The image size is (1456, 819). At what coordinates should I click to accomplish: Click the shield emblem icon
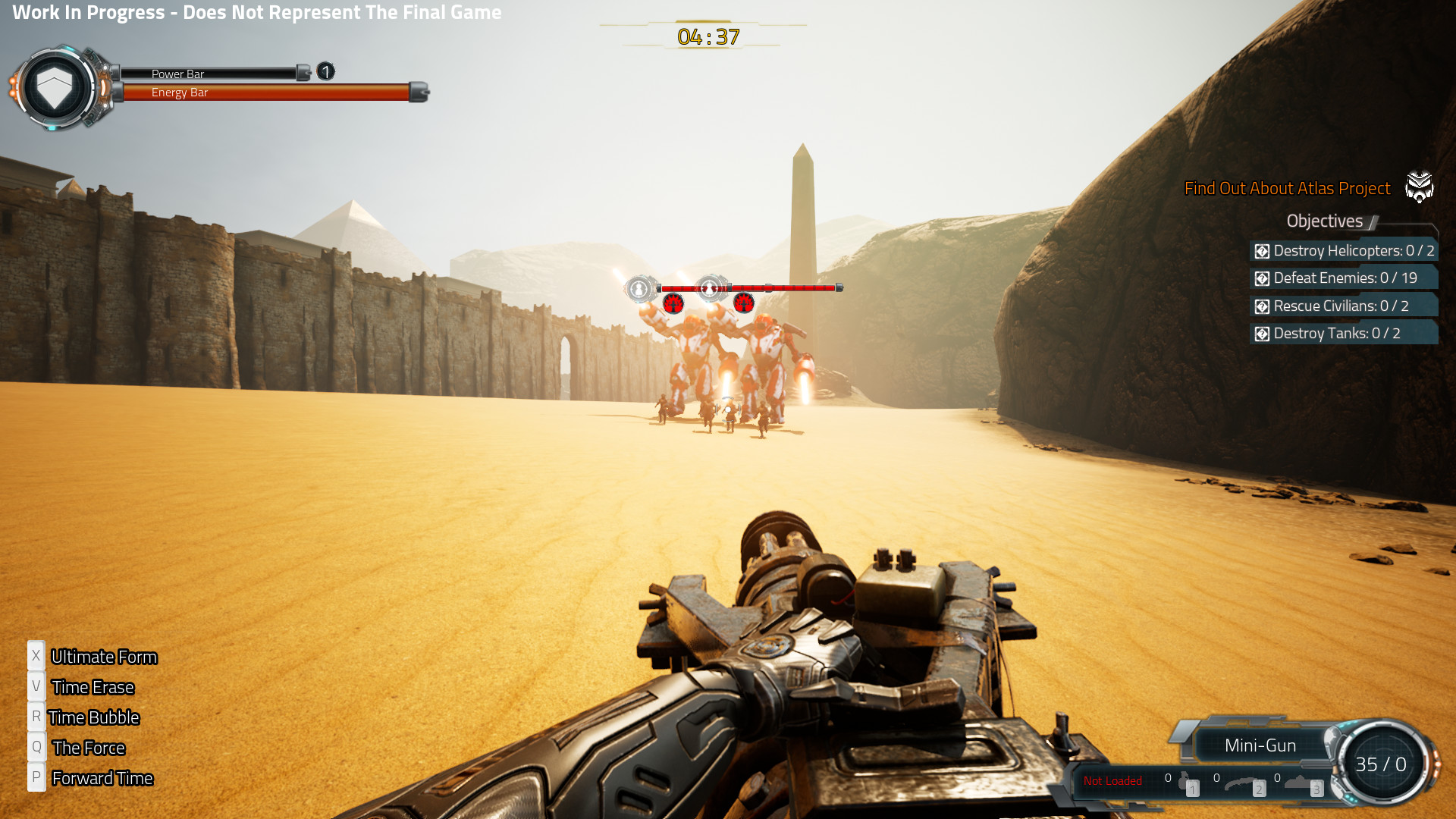click(x=55, y=88)
